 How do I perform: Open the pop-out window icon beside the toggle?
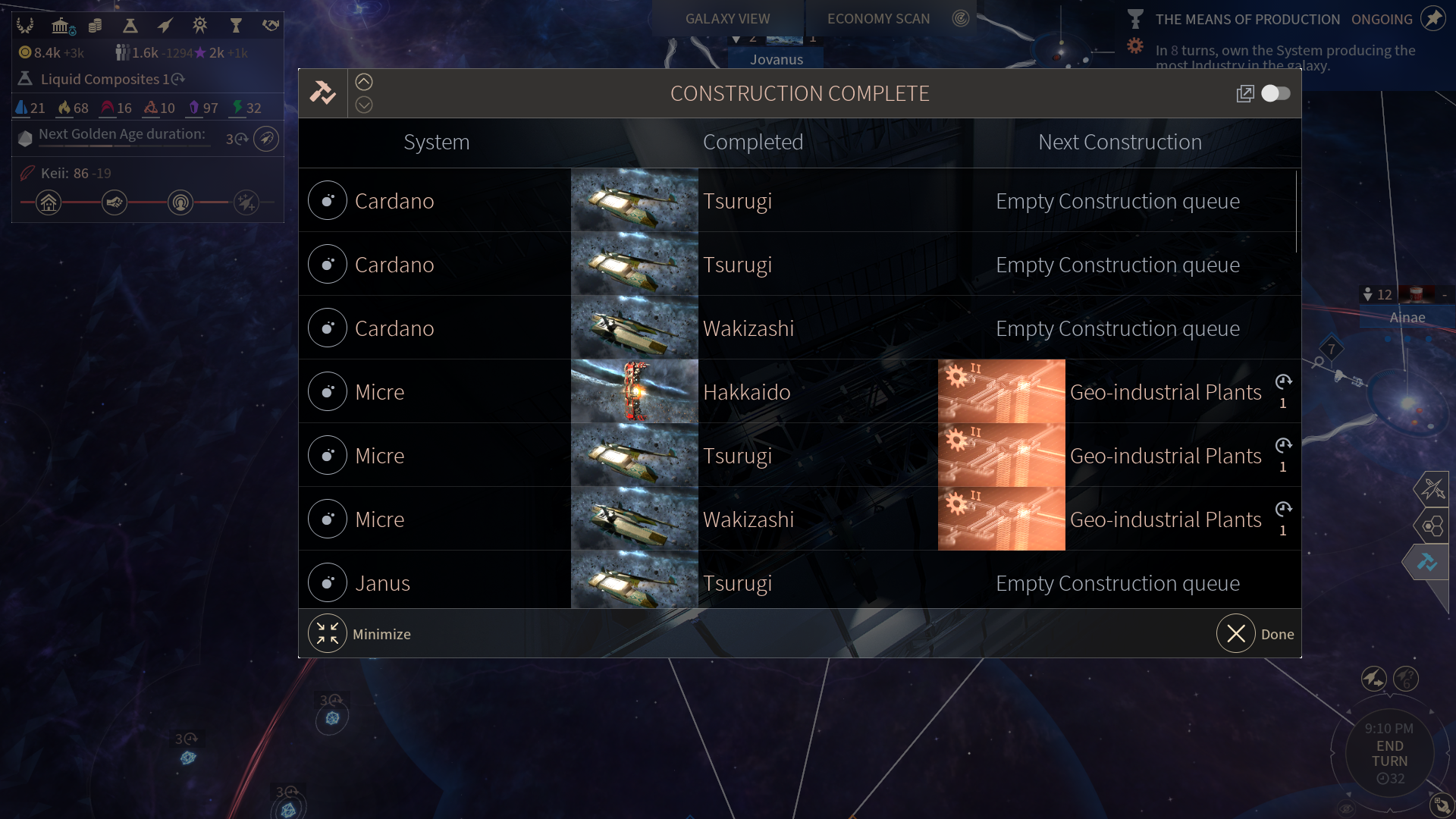[1244, 93]
